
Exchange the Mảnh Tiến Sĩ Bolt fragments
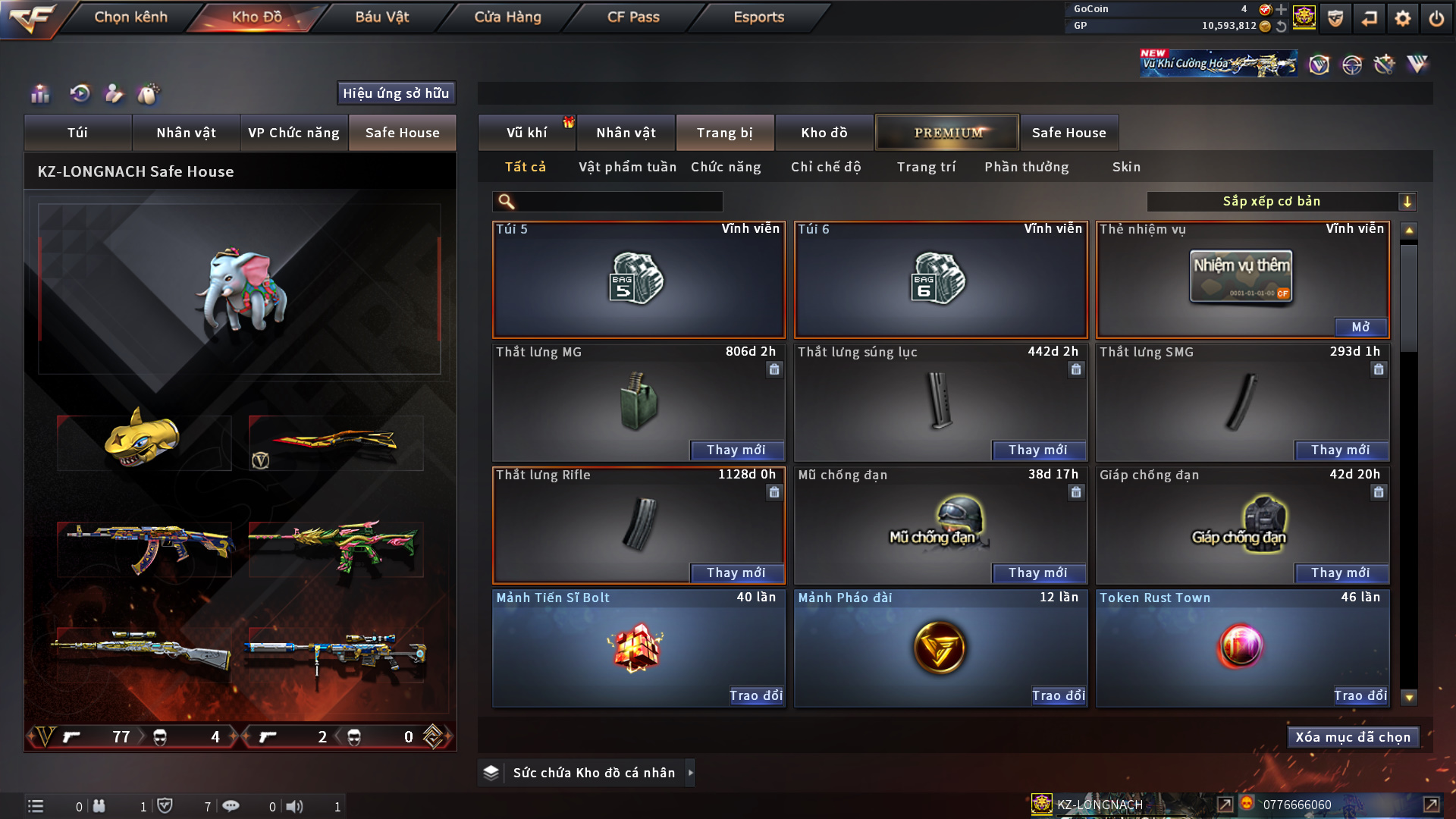755,695
